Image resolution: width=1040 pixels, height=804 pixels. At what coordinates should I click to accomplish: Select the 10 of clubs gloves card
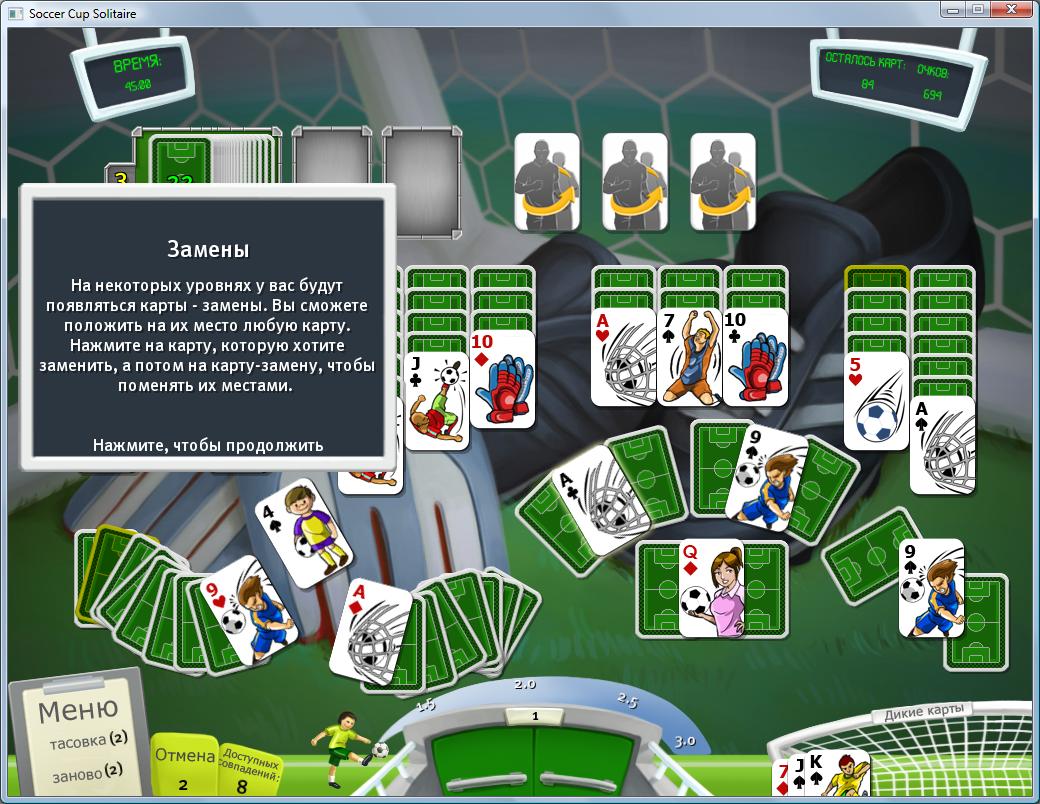tap(755, 358)
